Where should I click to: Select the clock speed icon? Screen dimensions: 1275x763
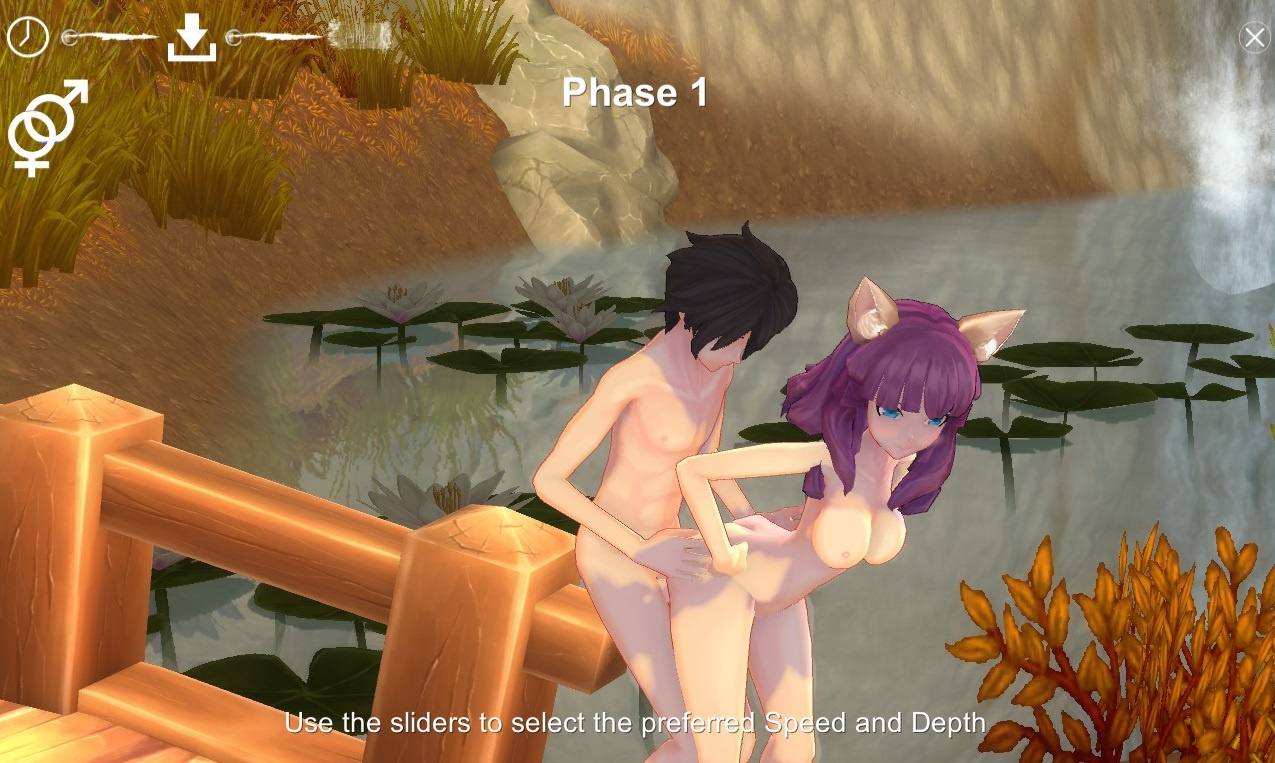[28, 37]
